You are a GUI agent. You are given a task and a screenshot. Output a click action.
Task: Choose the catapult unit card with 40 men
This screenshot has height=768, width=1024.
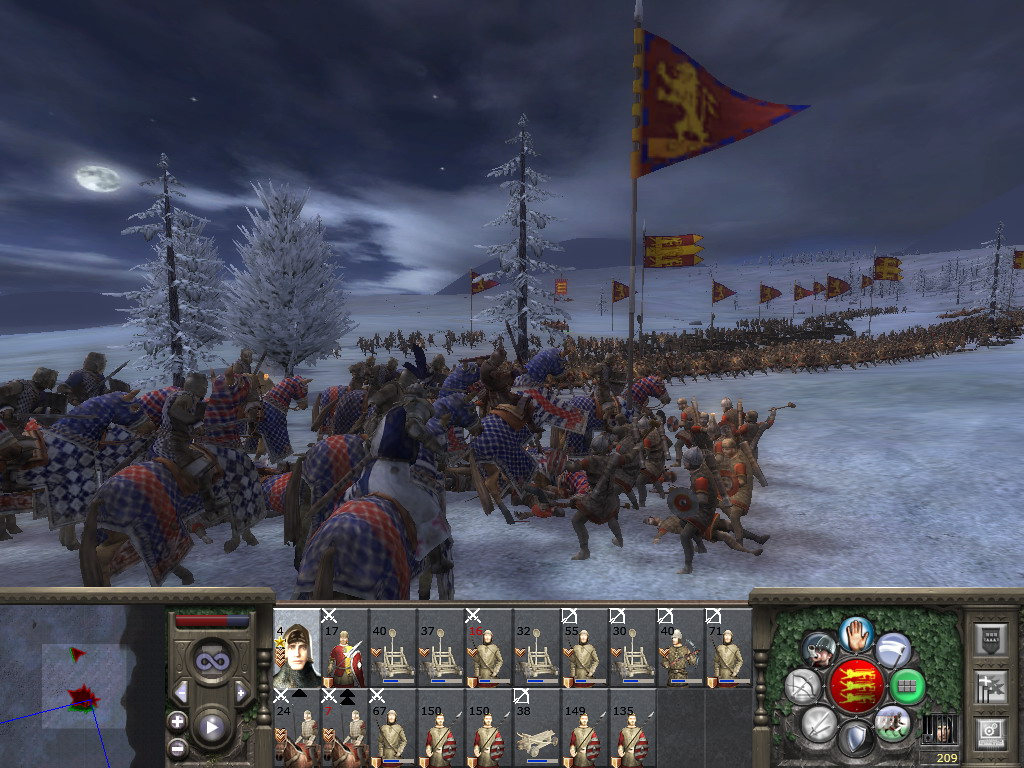click(x=392, y=648)
